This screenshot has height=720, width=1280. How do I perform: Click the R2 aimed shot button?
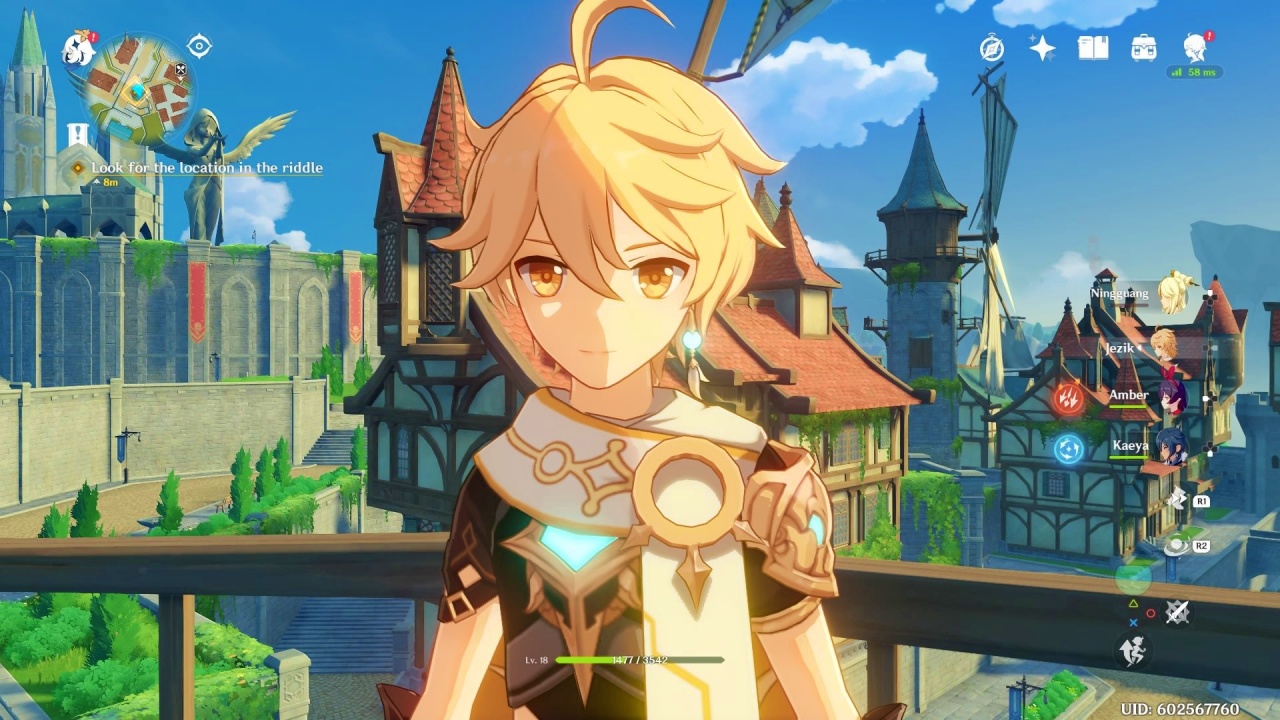[x=1190, y=546]
